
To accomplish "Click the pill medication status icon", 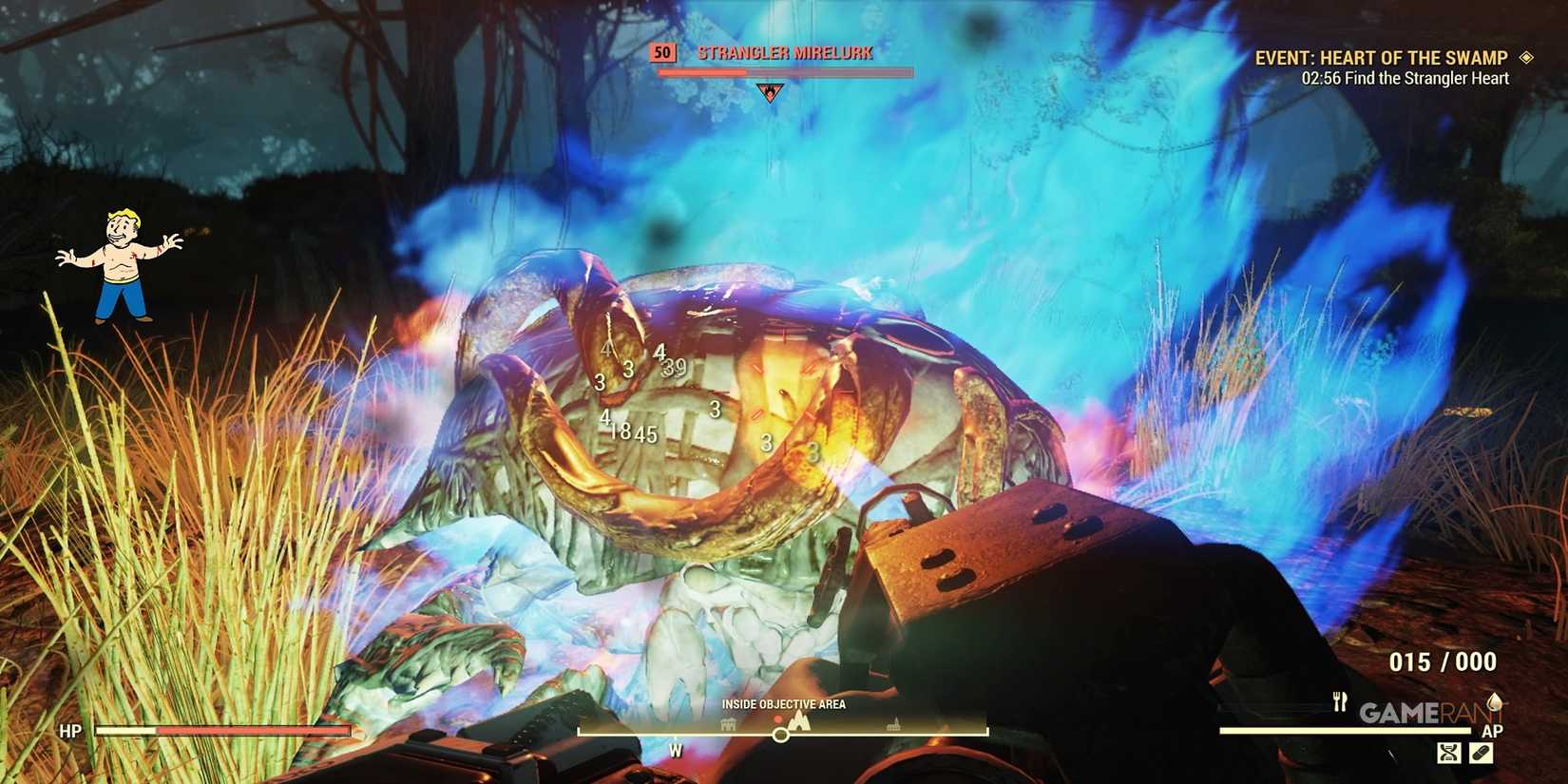I will click(1482, 753).
